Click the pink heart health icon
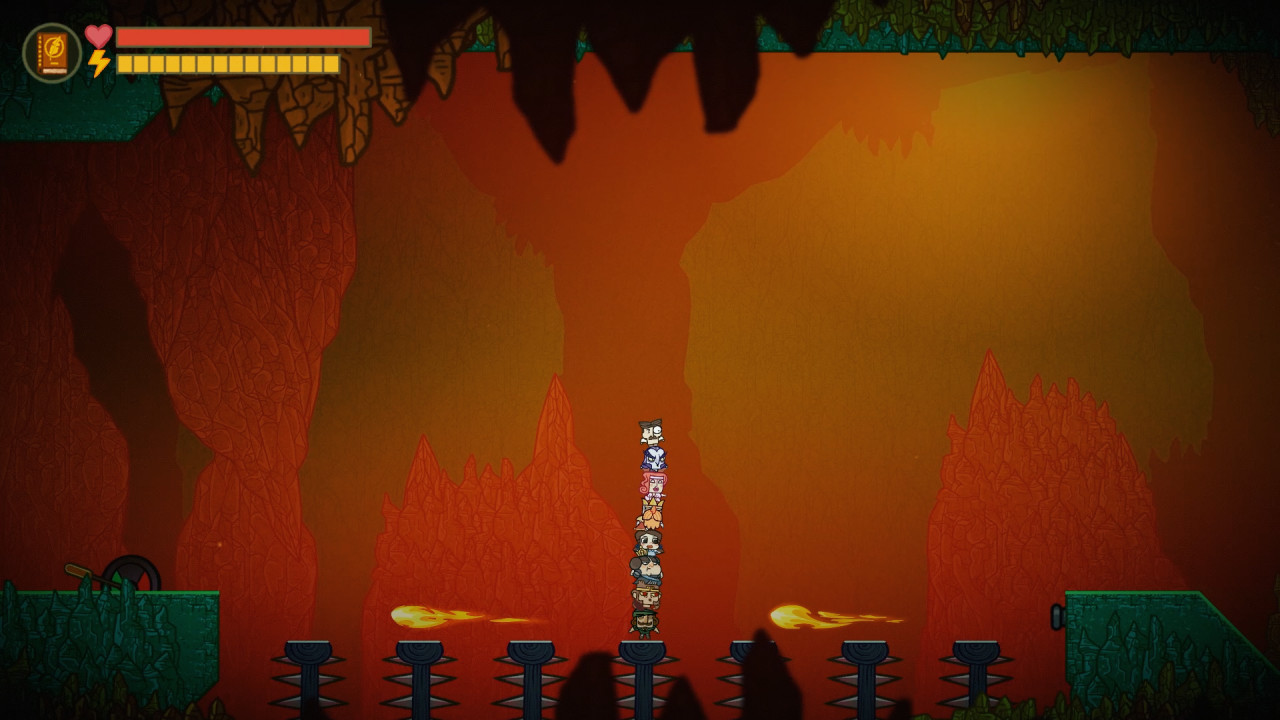This screenshot has width=1280, height=720. coord(97,33)
